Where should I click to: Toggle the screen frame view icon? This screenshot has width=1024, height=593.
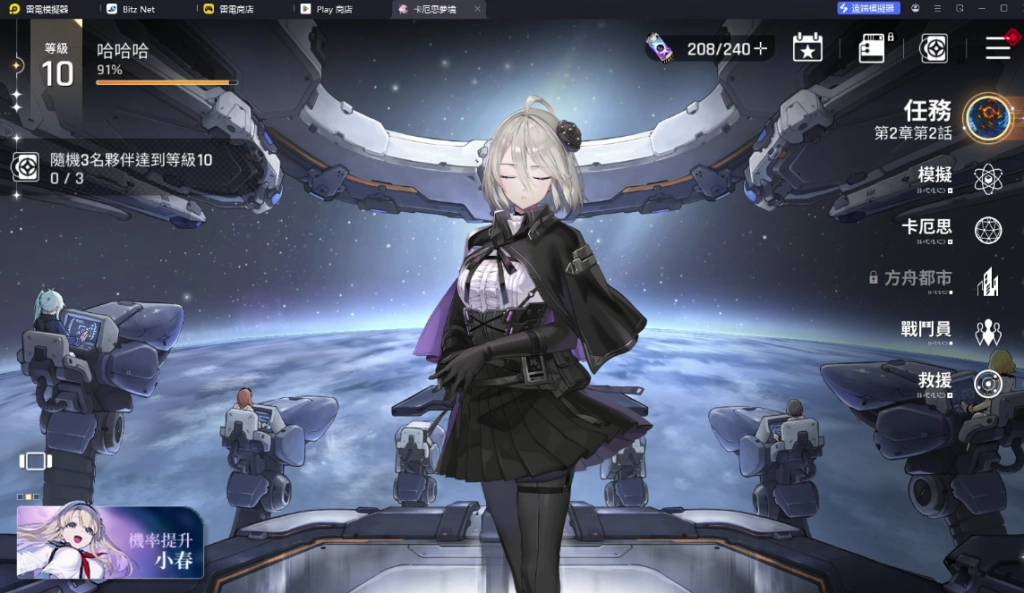pyautogui.click(x=34, y=461)
